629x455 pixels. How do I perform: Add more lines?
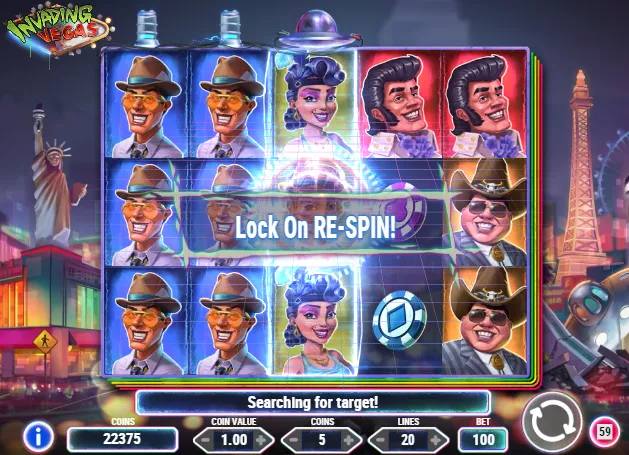point(436,439)
